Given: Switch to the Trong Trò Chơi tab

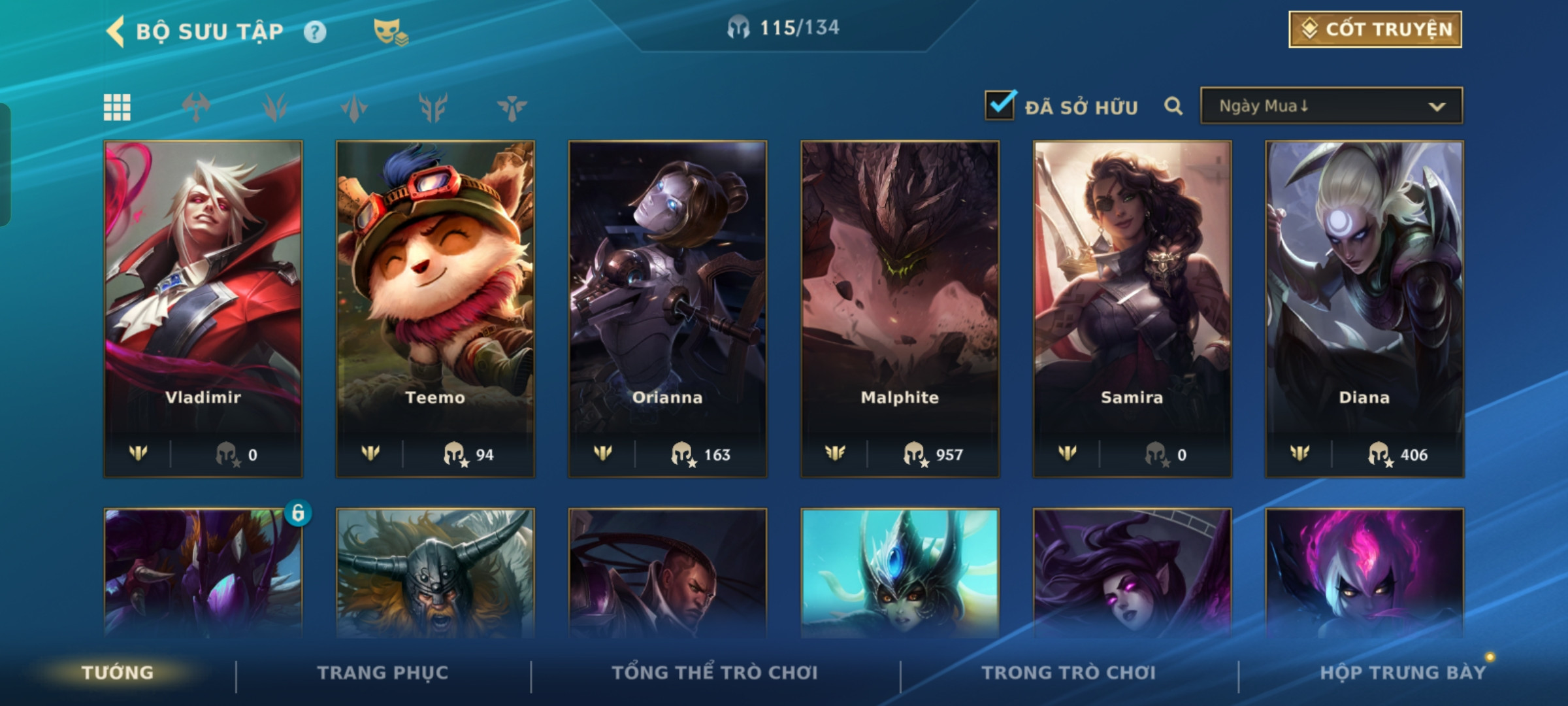Looking at the screenshot, I should [1069, 673].
